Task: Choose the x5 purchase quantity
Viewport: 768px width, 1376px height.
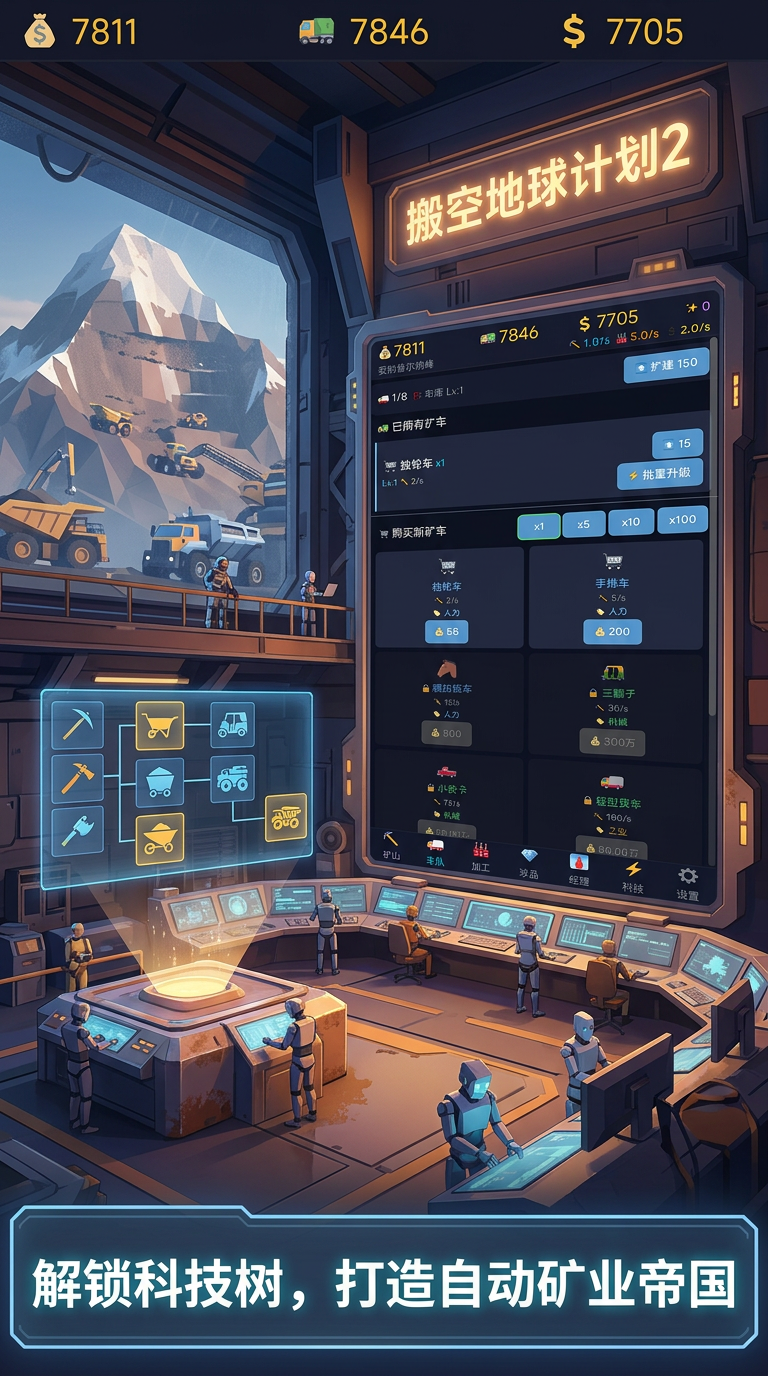Action: click(584, 524)
